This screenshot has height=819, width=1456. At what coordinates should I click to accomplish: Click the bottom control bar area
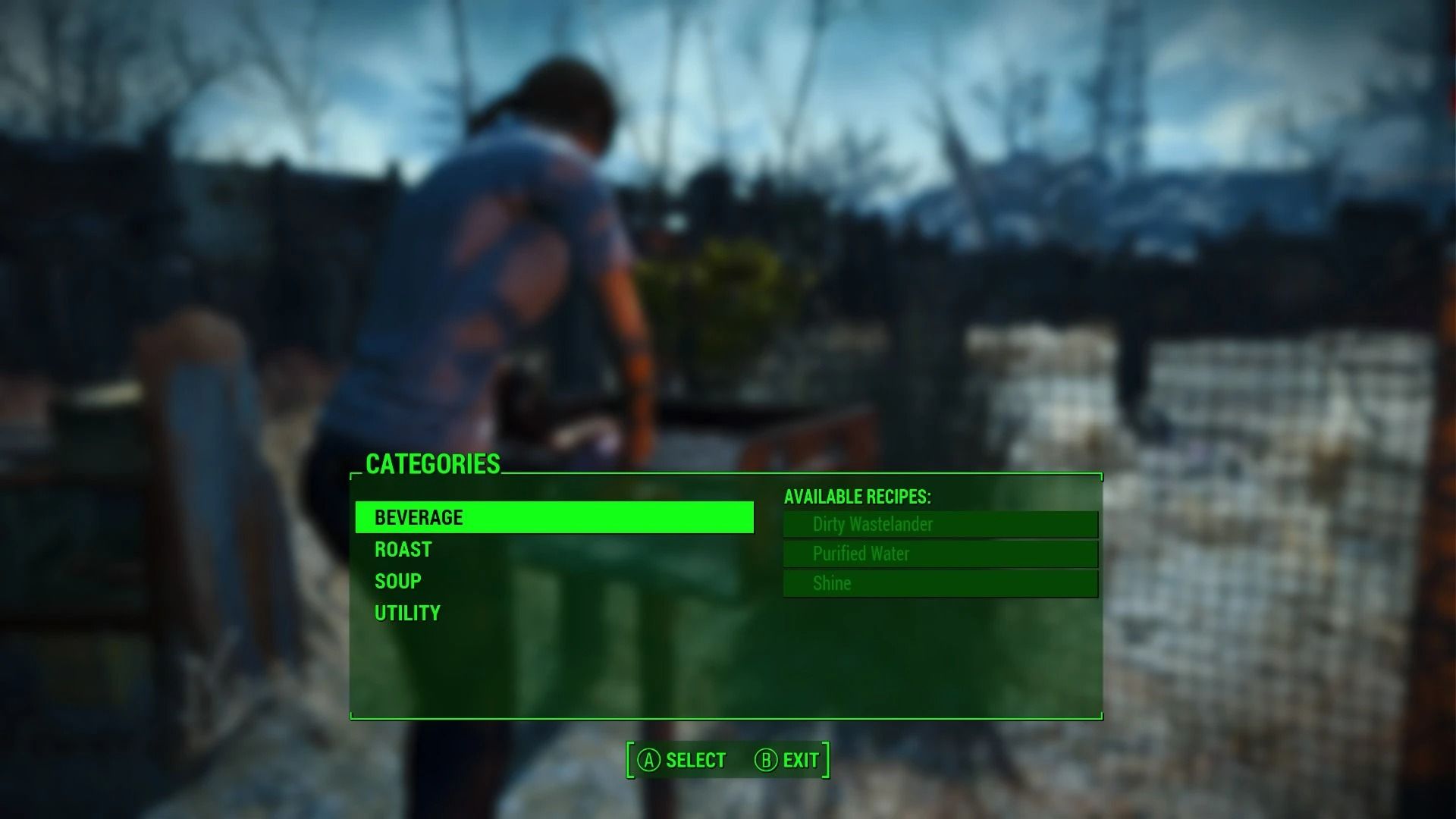tap(726, 759)
